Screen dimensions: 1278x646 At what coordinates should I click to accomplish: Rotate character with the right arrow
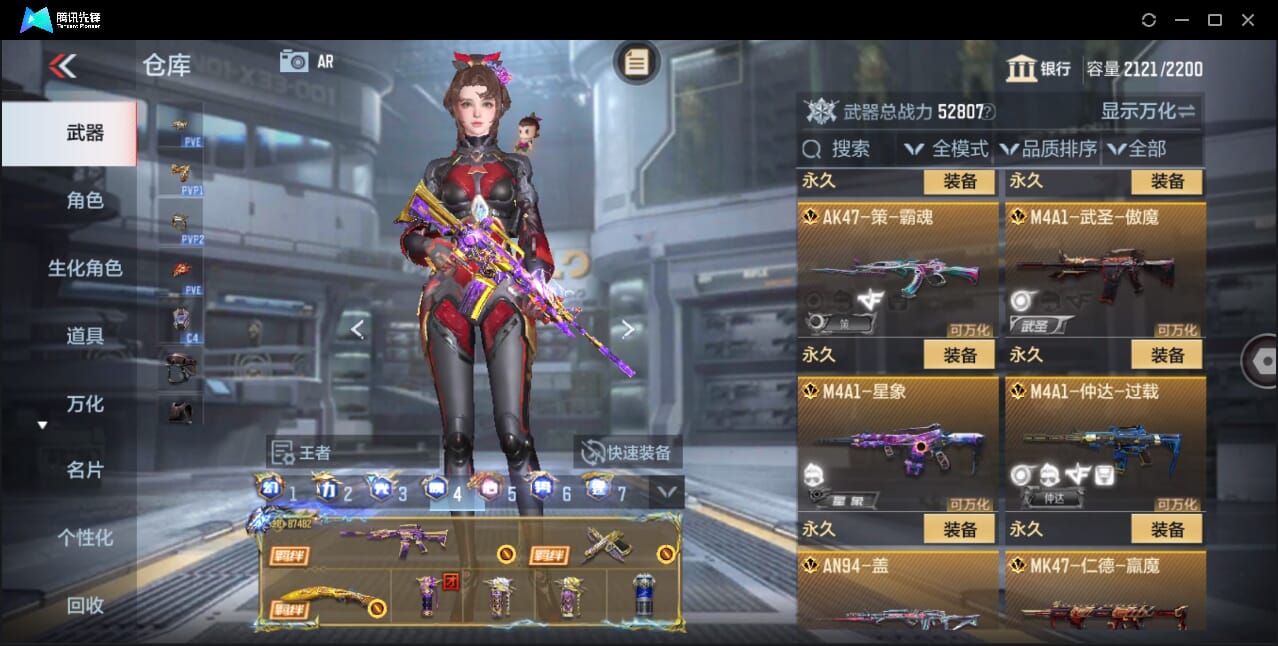627,328
